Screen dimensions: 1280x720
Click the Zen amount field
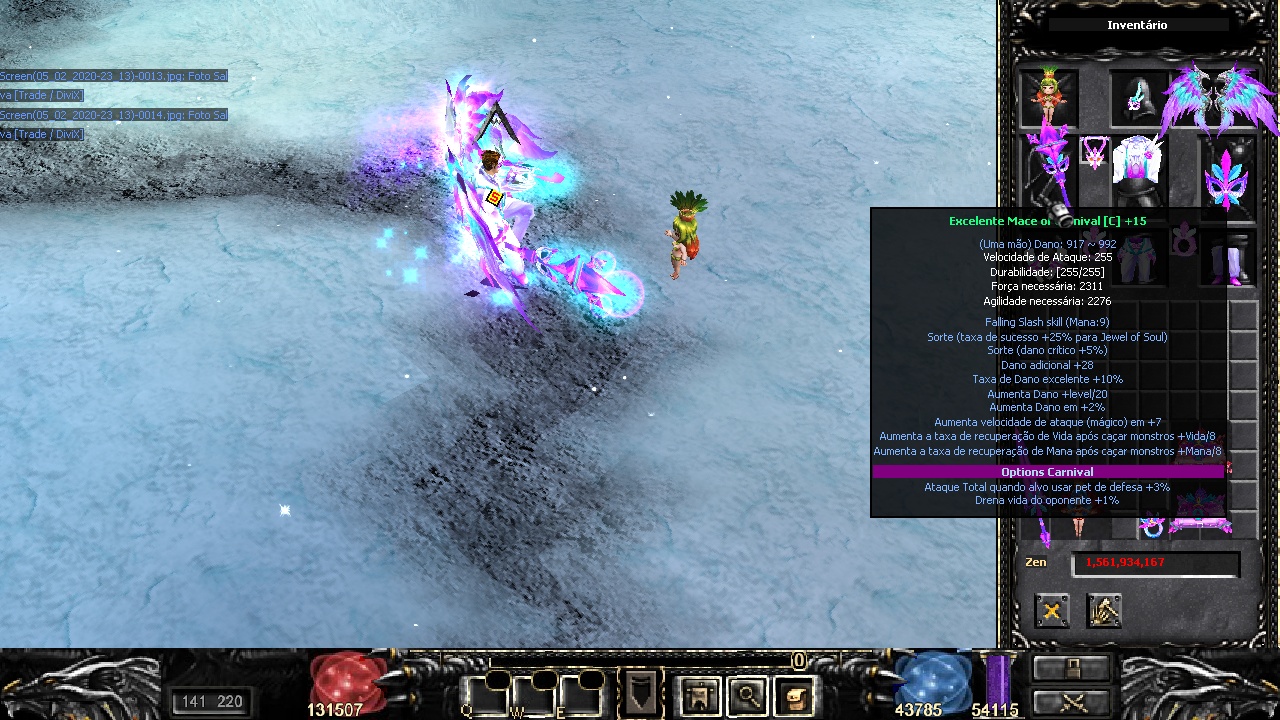(x=1155, y=563)
